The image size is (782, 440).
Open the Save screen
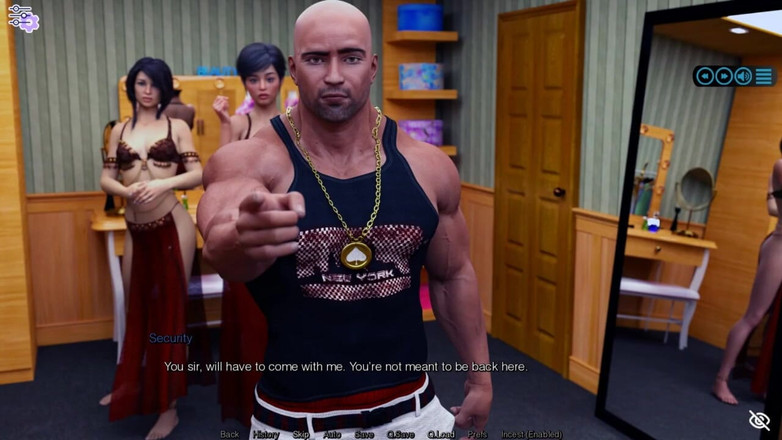tap(364, 435)
